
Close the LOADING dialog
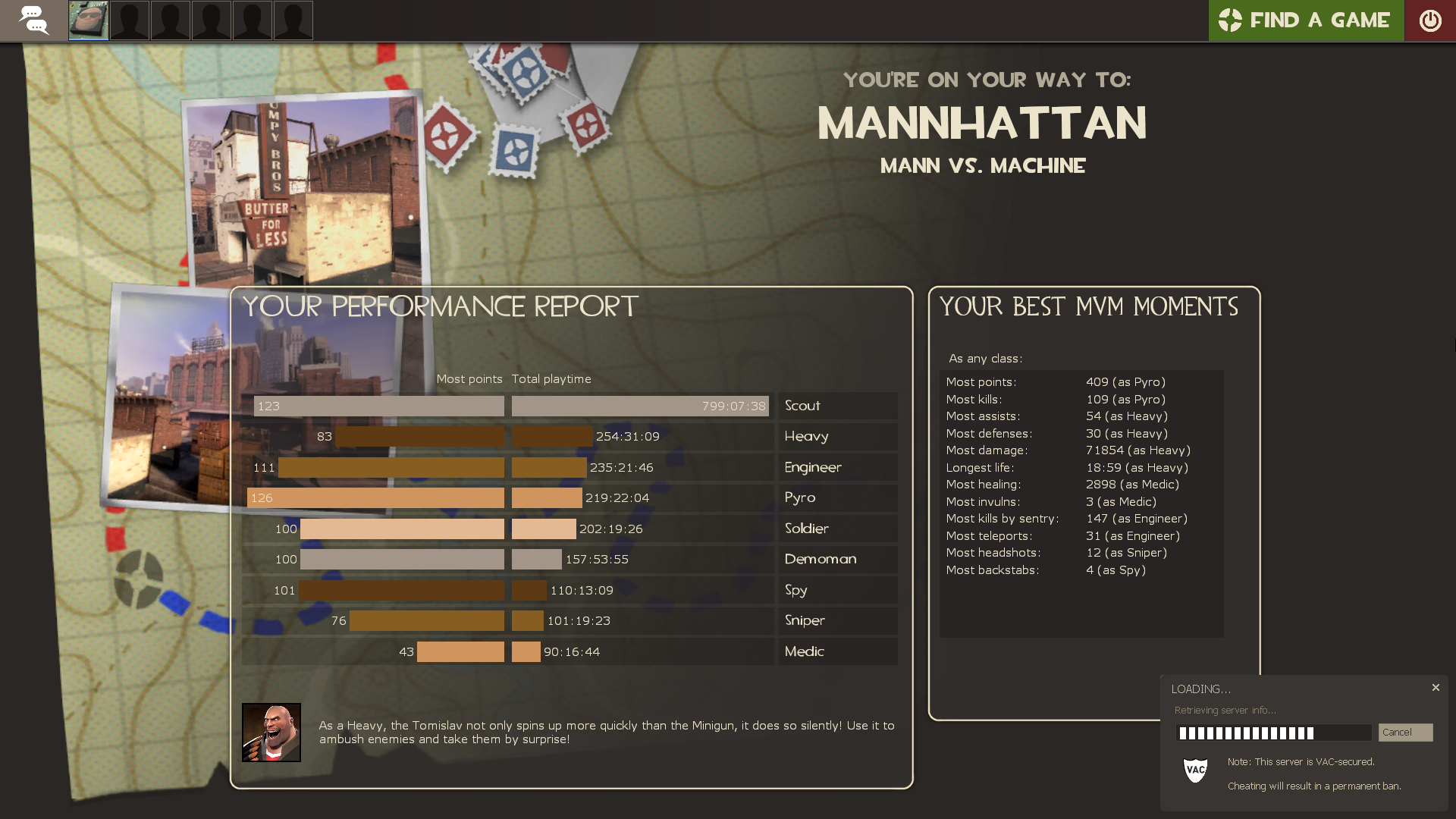pyautogui.click(x=1436, y=688)
